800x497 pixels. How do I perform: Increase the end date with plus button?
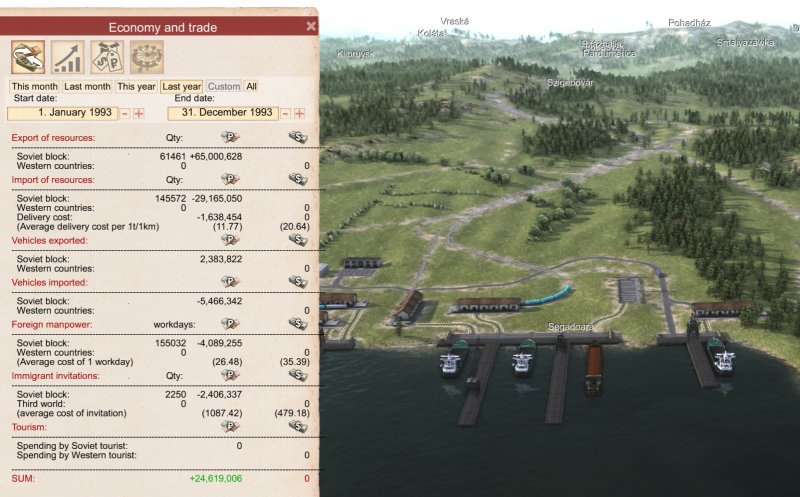point(299,114)
